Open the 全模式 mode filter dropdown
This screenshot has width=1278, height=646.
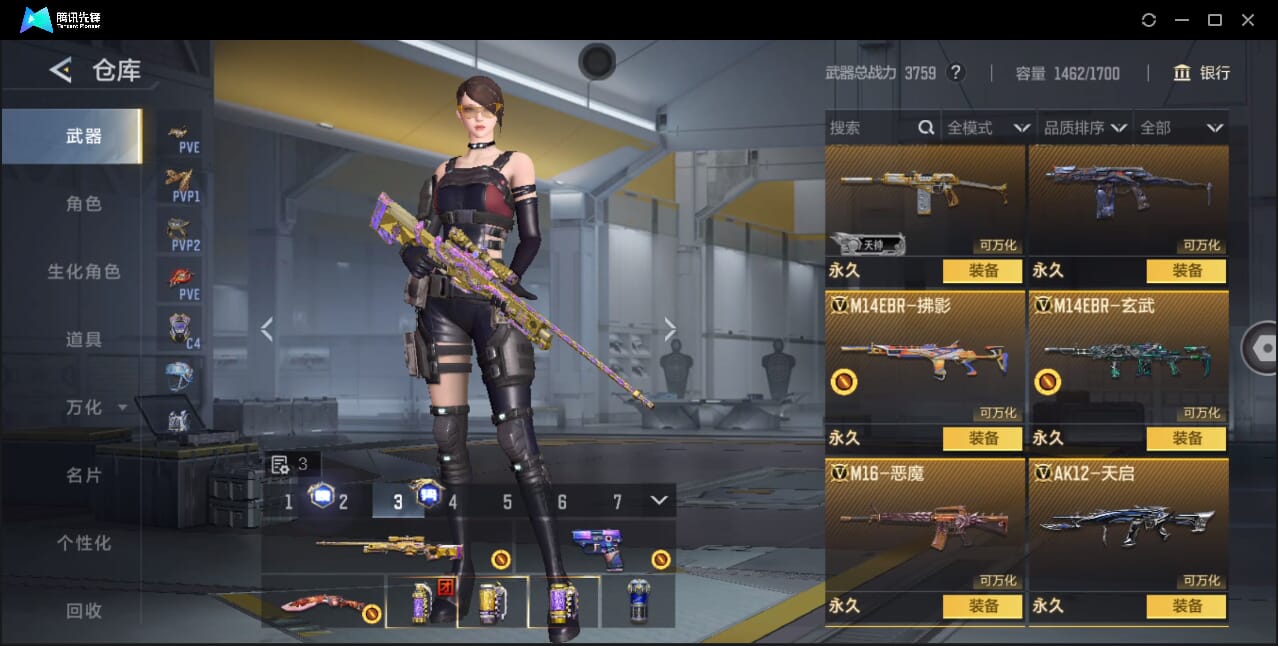pos(987,128)
